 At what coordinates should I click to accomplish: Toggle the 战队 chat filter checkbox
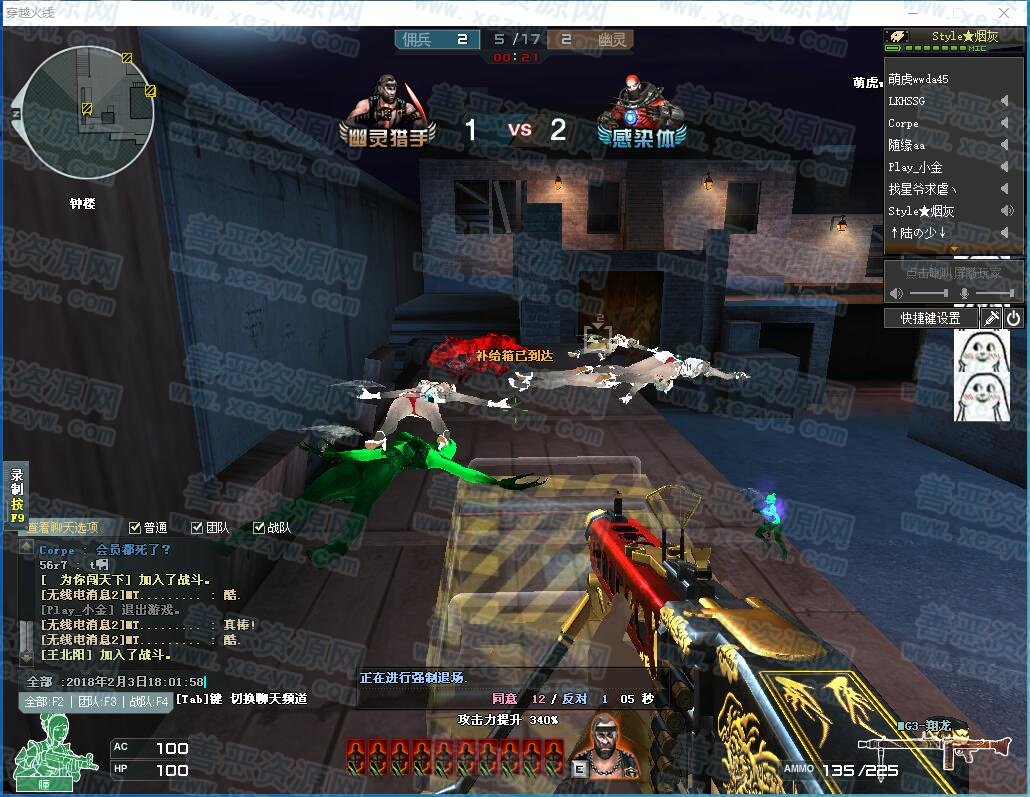pyautogui.click(x=259, y=527)
